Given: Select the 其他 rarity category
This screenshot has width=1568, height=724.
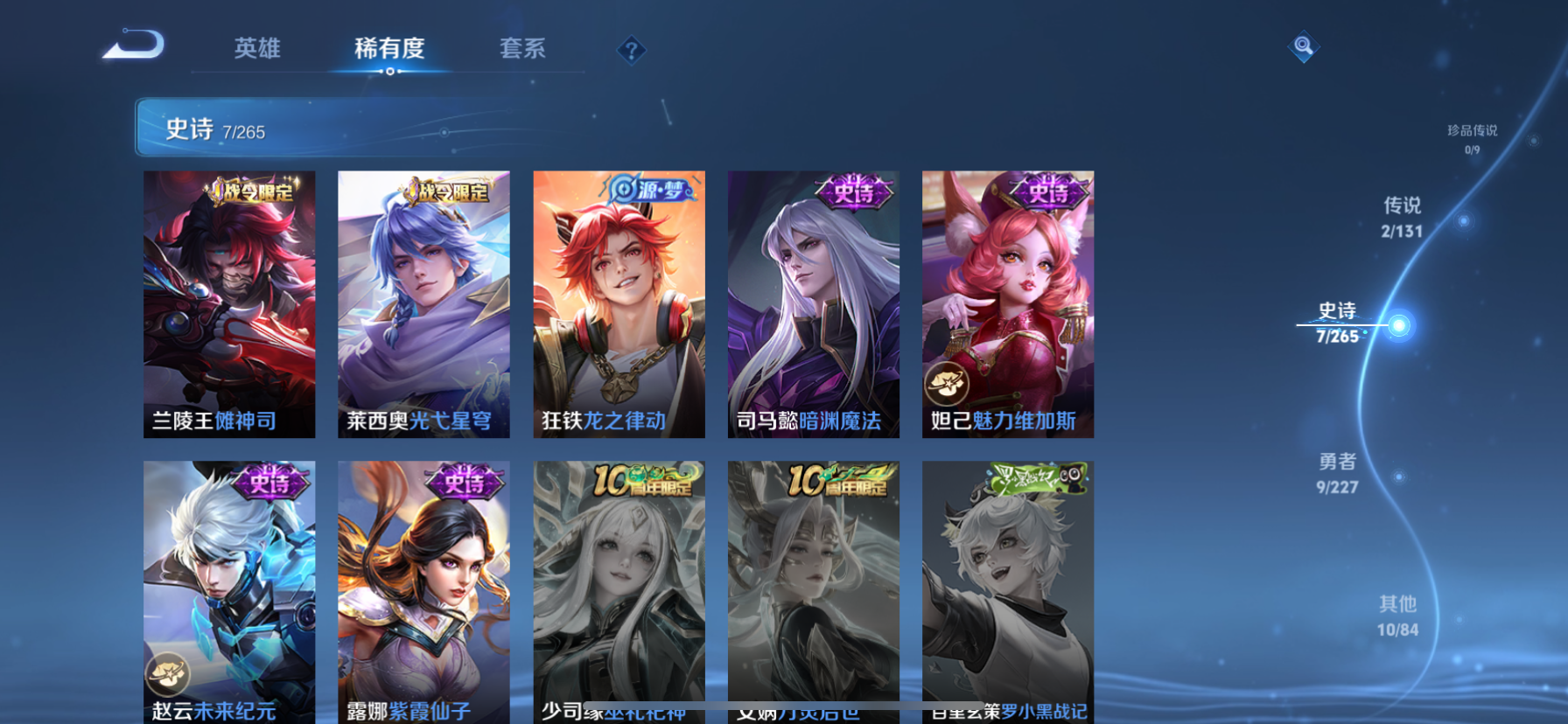Looking at the screenshot, I should (x=1397, y=614).
